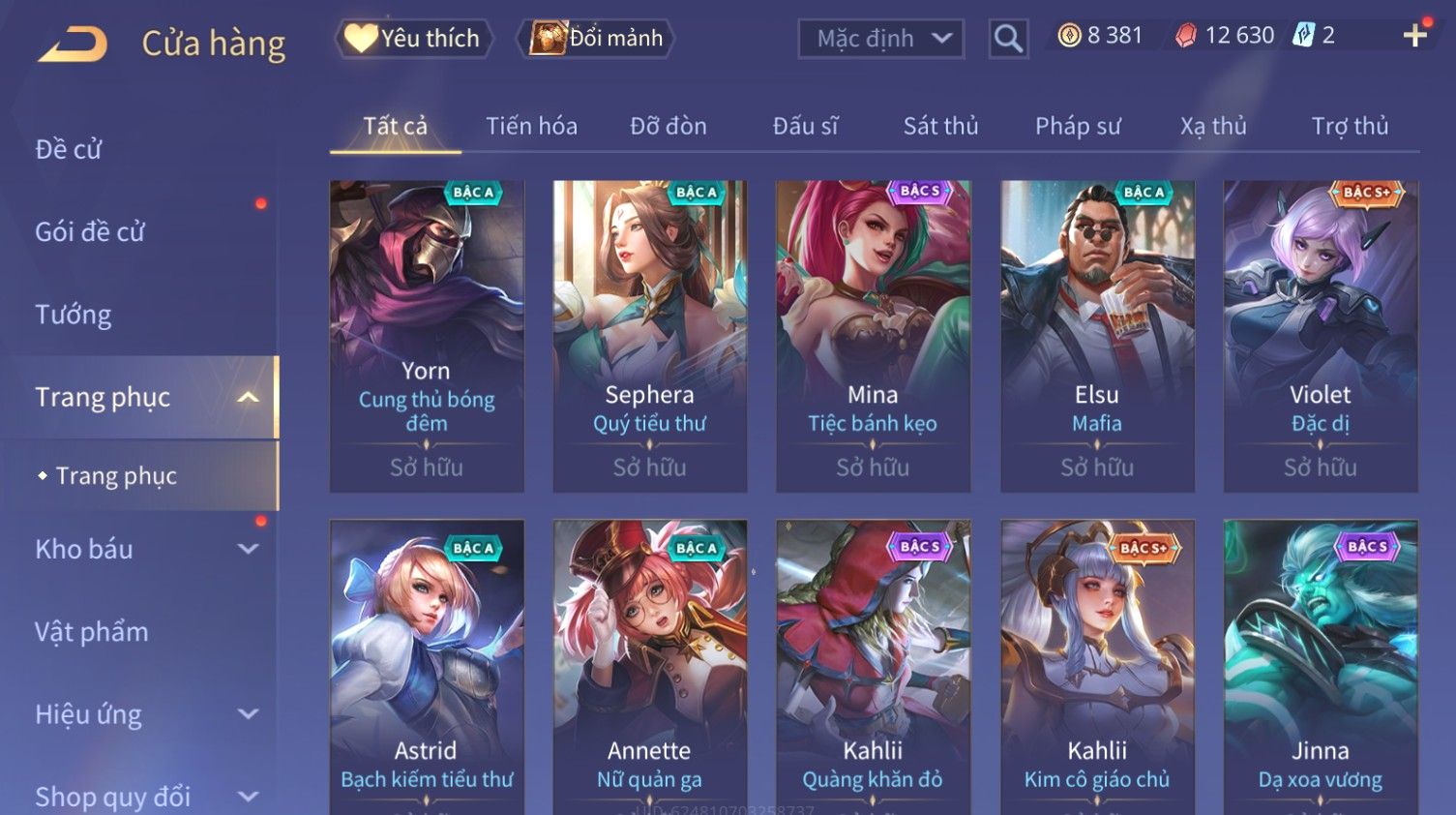View the Violet Đặc dị skin

pos(1321,336)
